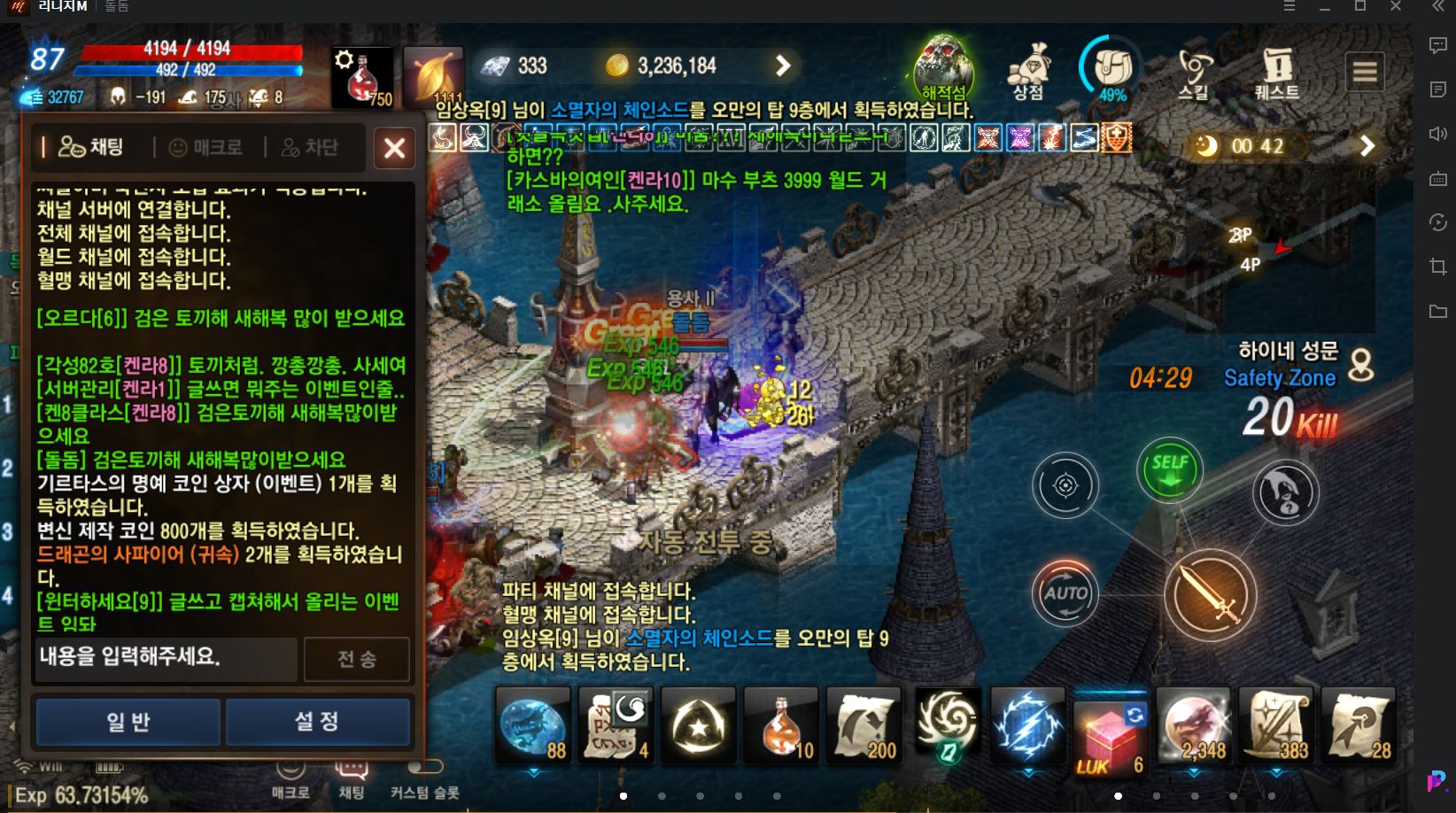Toggle the target lock crosshair control

point(1065,484)
